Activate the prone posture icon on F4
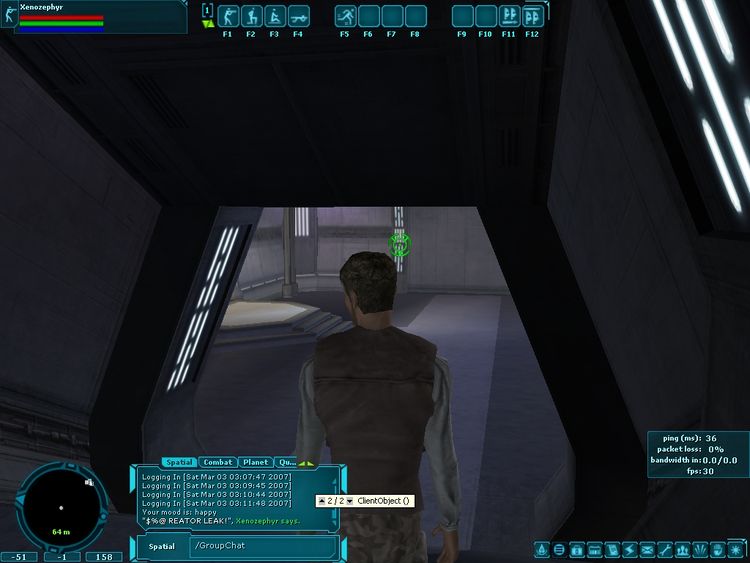750x563 pixels. (298, 16)
